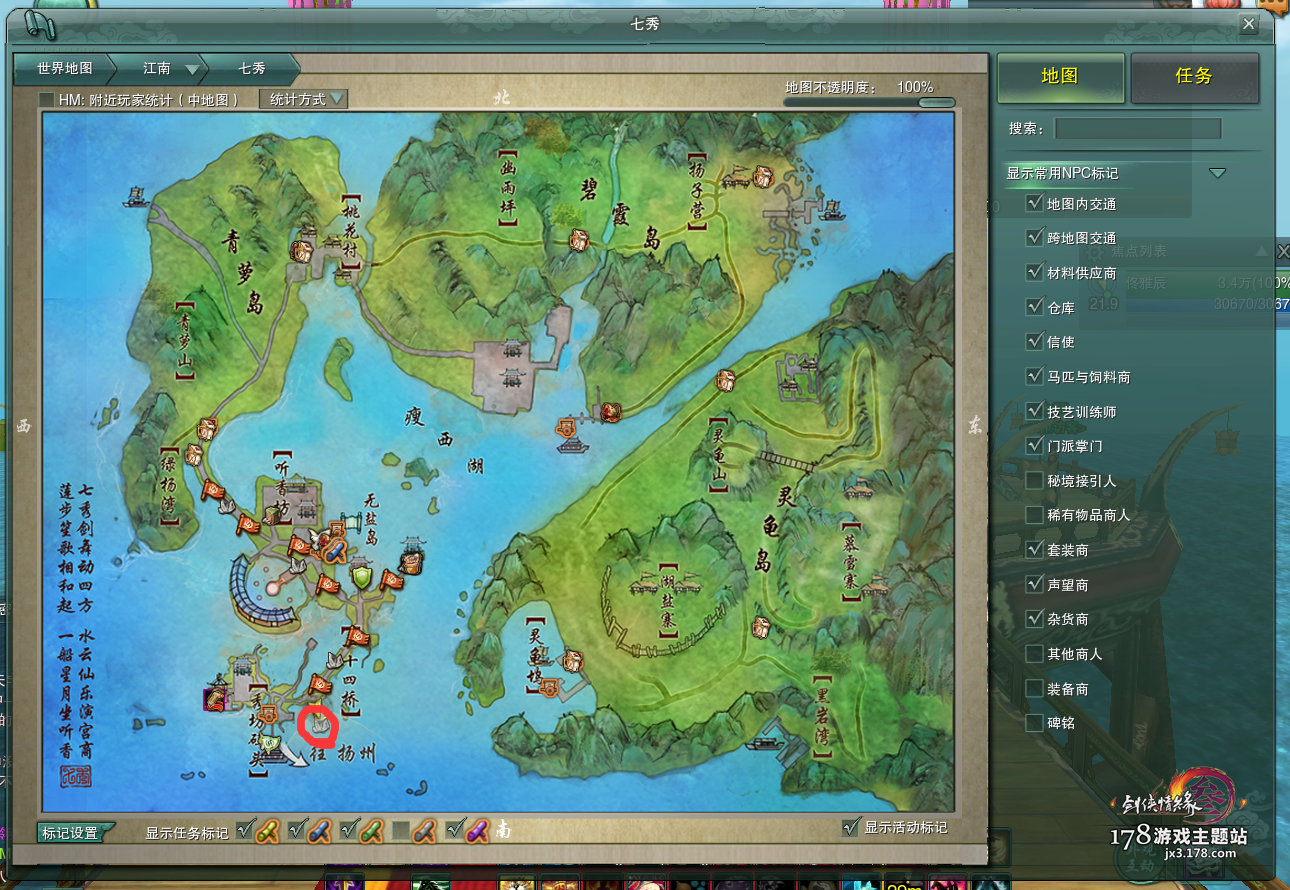Click the map search input field

(x=1138, y=129)
